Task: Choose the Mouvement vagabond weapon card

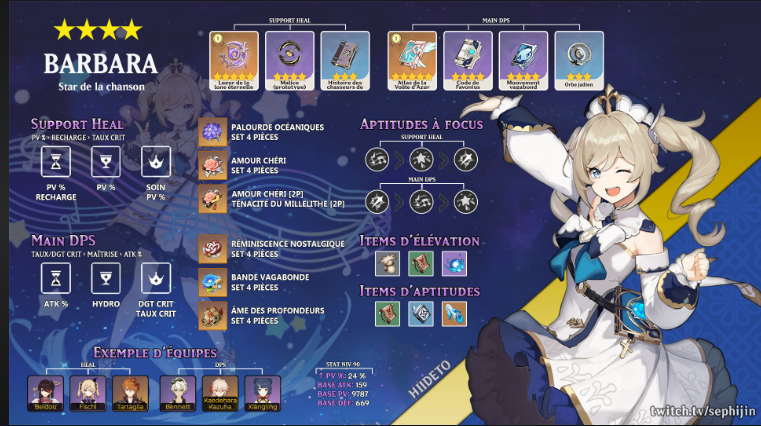Action: (x=523, y=55)
